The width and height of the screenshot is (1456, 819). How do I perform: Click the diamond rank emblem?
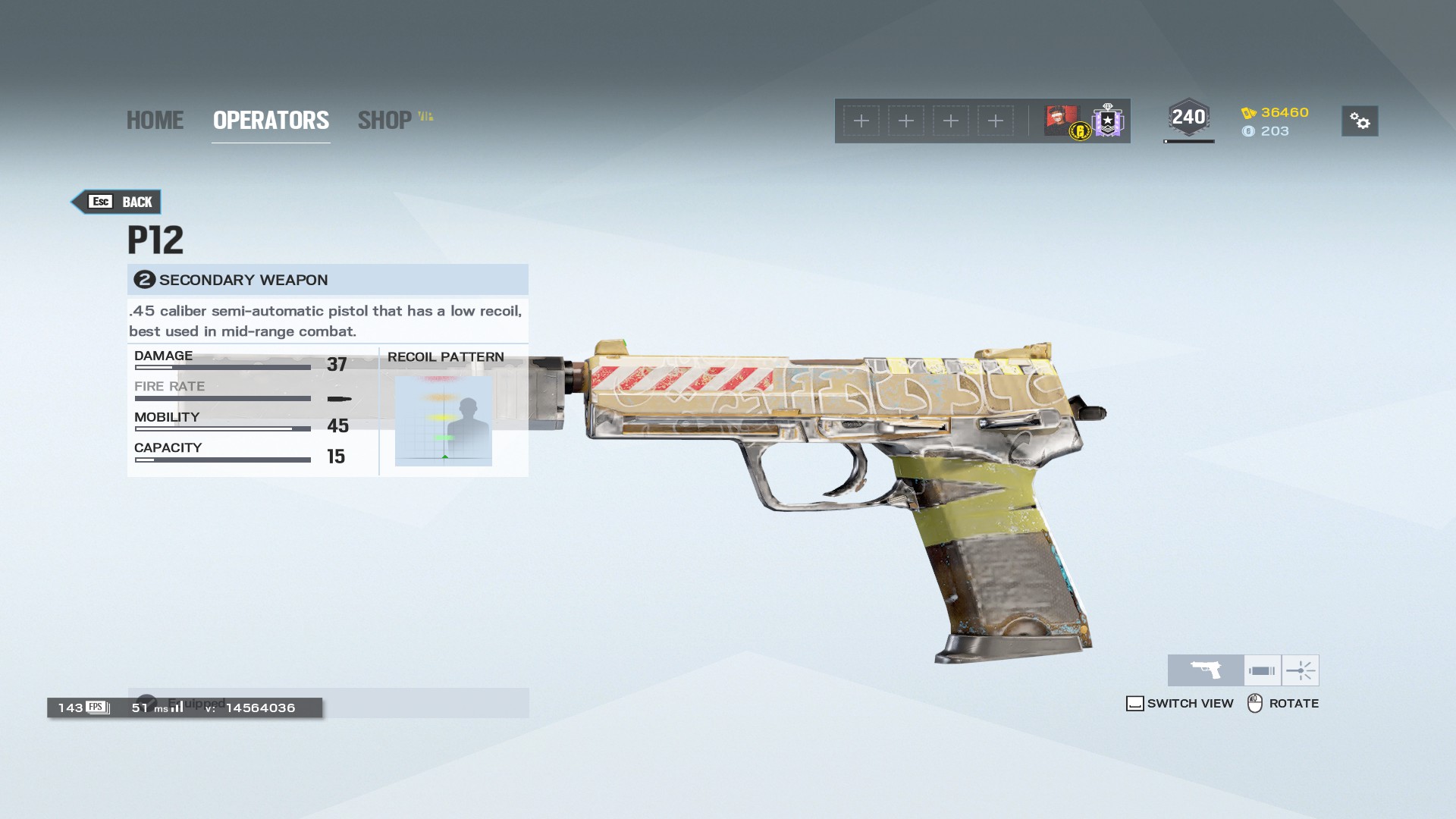tap(1107, 121)
